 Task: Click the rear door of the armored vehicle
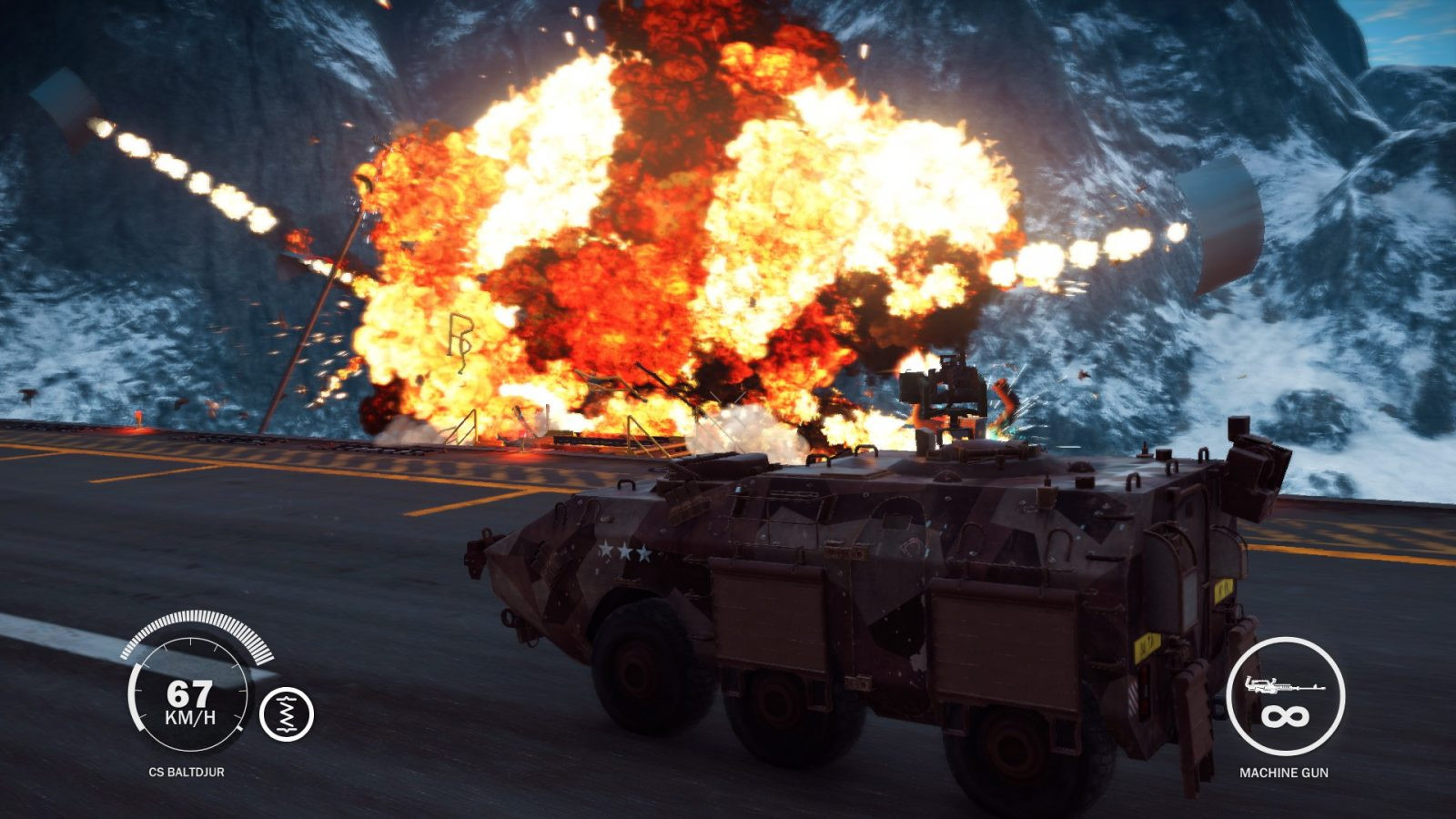(1174, 582)
